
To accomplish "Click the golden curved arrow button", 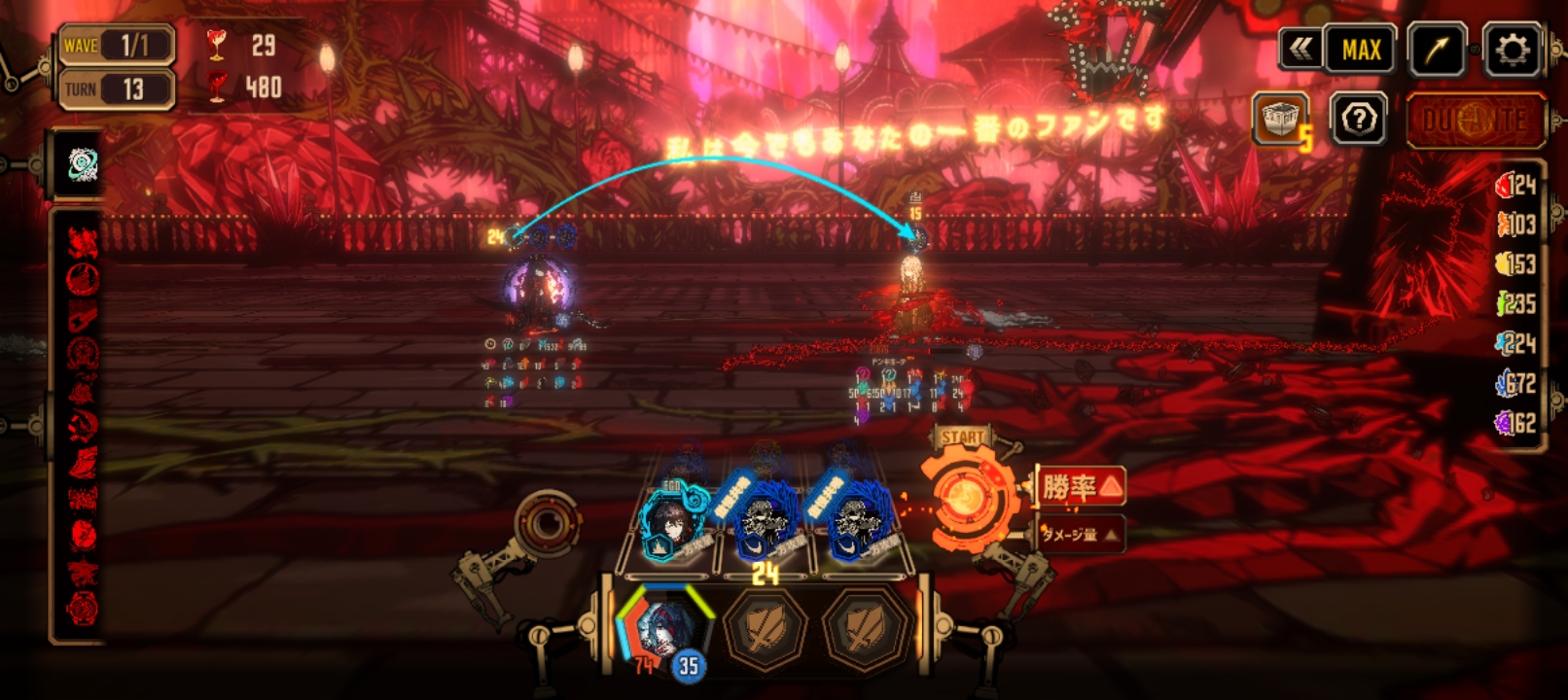I will pos(1436,50).
